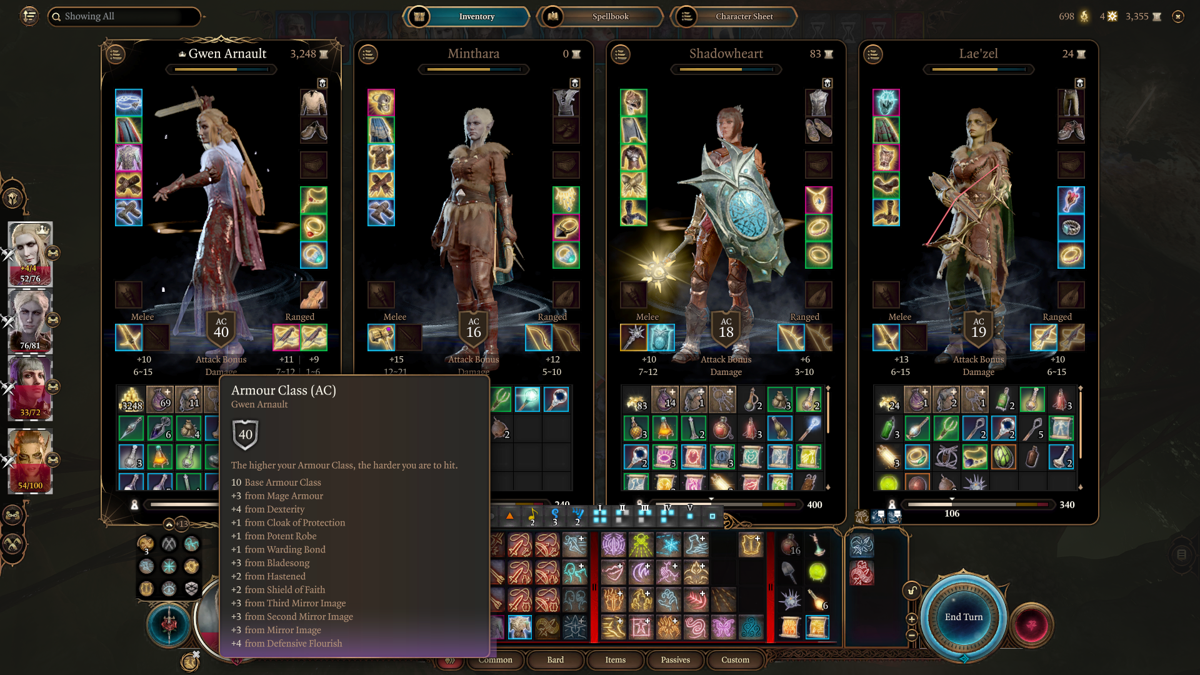
Task: Select the Inventory tab
Action: [x=466, y=16]
